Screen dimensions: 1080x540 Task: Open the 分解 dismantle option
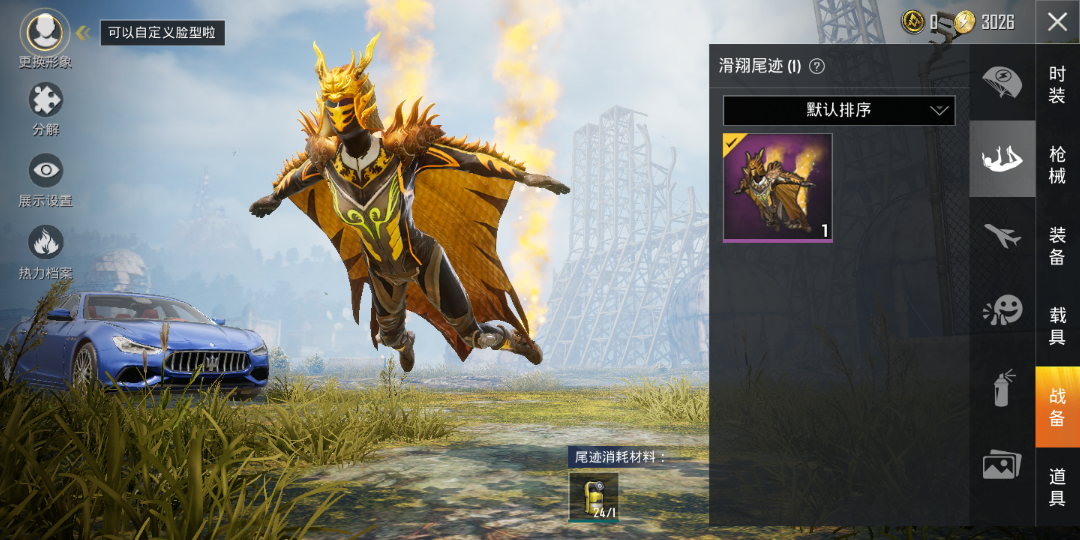coord(45,100)
